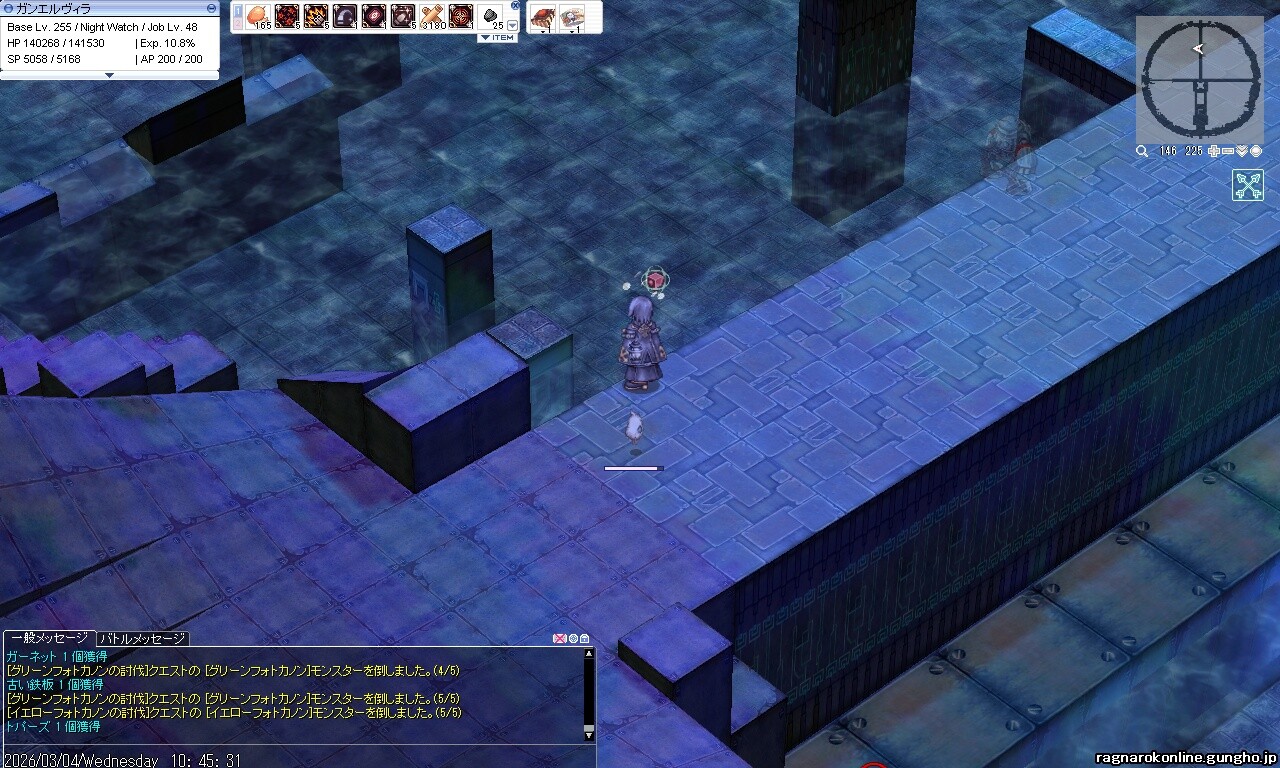This screenshot has height=768, width=1280.
Task: Zoom out the minimap with the minus button
Action: tap(1228, 151)
